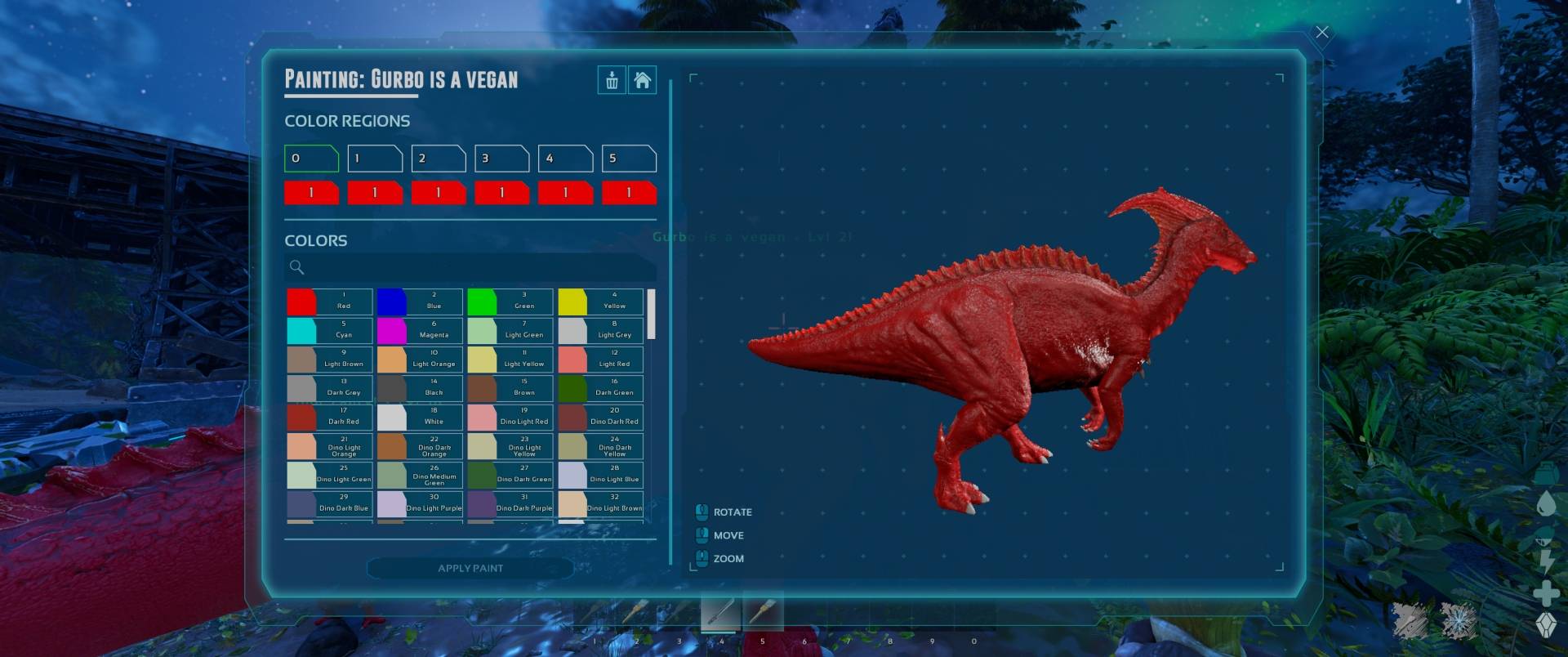The width and height of the screenshot is (1568, 657).
Task: Select the Magenta color swatch
Action: 420,330
